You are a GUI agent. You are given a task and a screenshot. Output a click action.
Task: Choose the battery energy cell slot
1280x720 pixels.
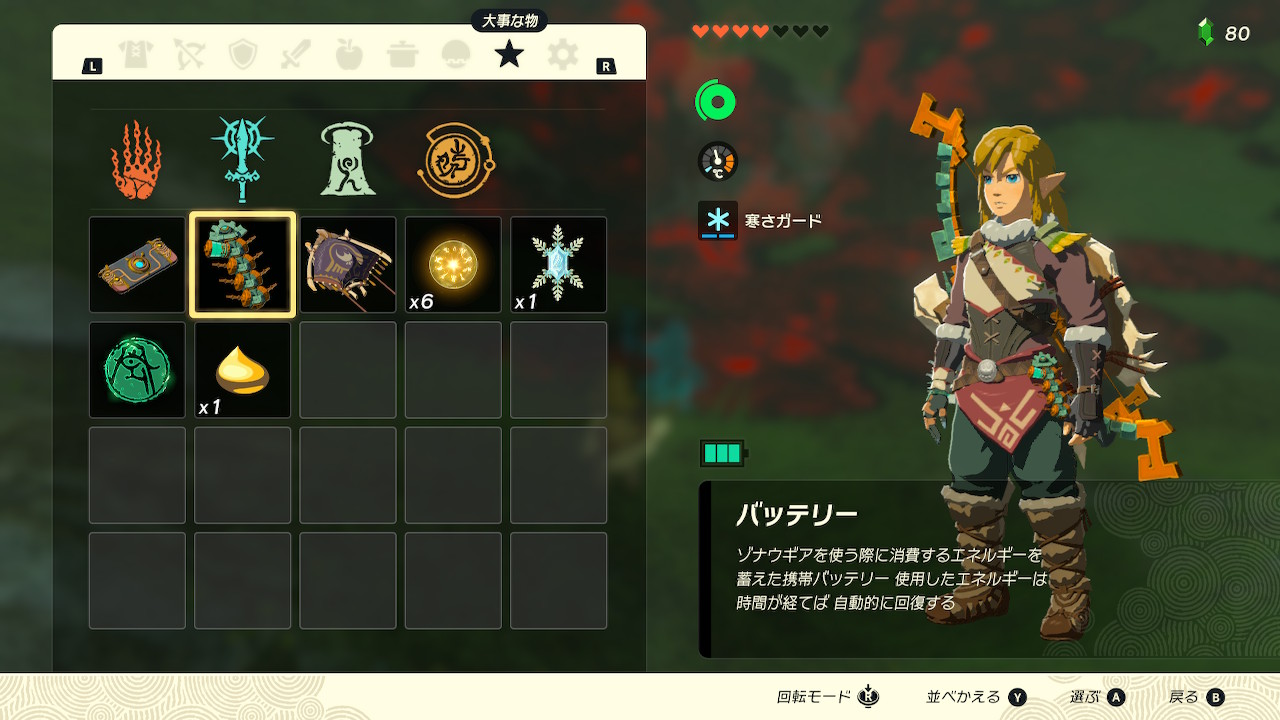coord(242,265)
